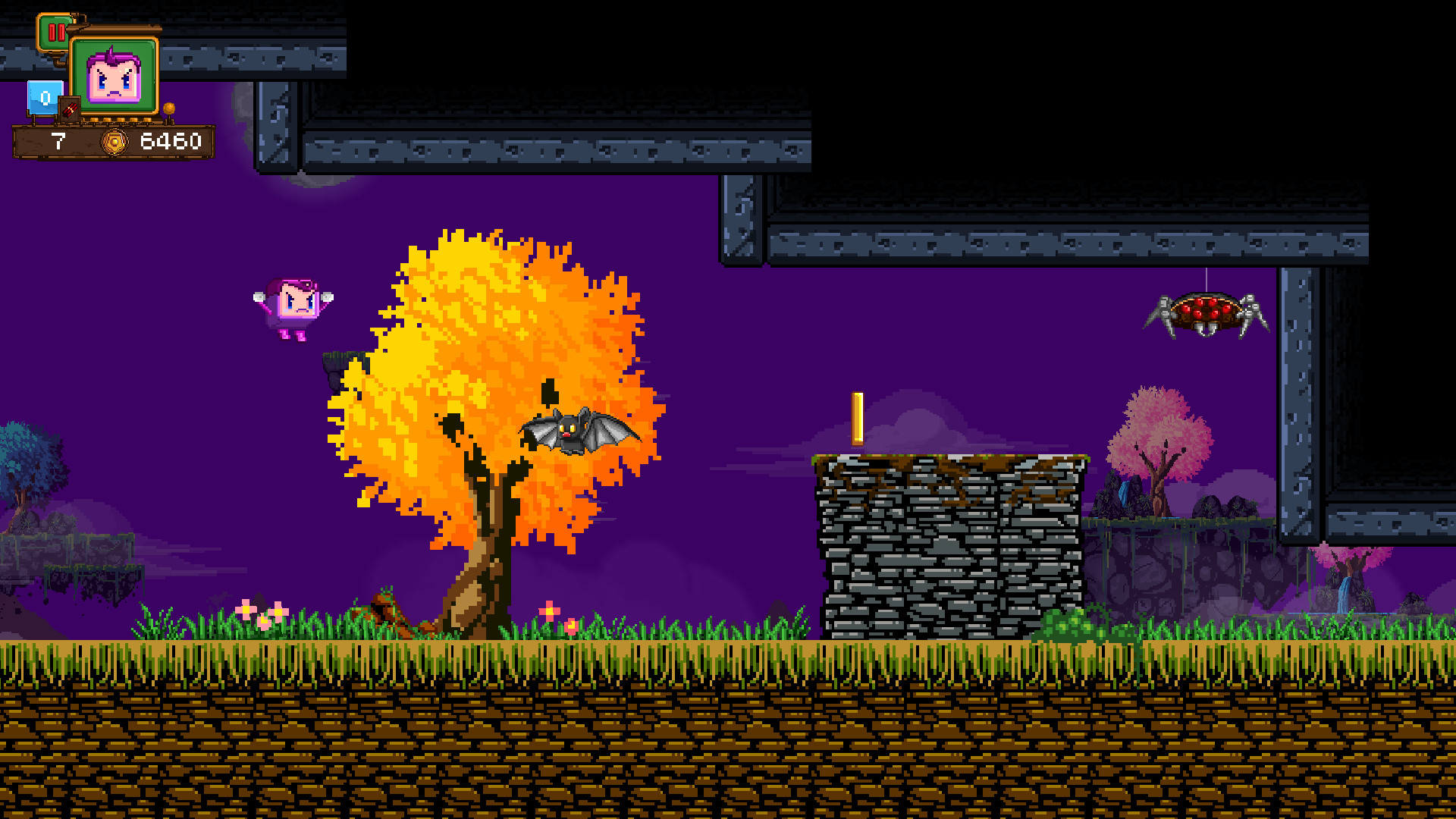Click the pause button on the HUD
Image resolution: width=1456 pixels, height=819 pixels.
coord(57,33)
